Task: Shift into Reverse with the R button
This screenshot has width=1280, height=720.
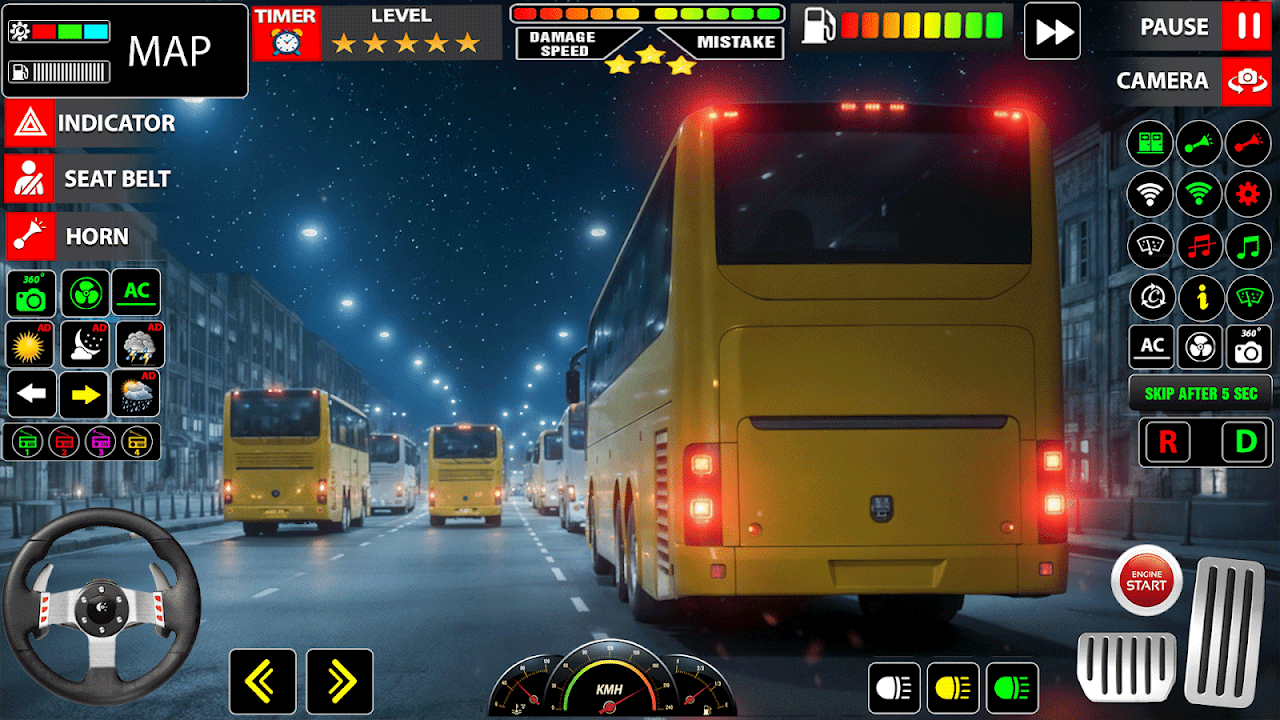Action: (1167, 442)
